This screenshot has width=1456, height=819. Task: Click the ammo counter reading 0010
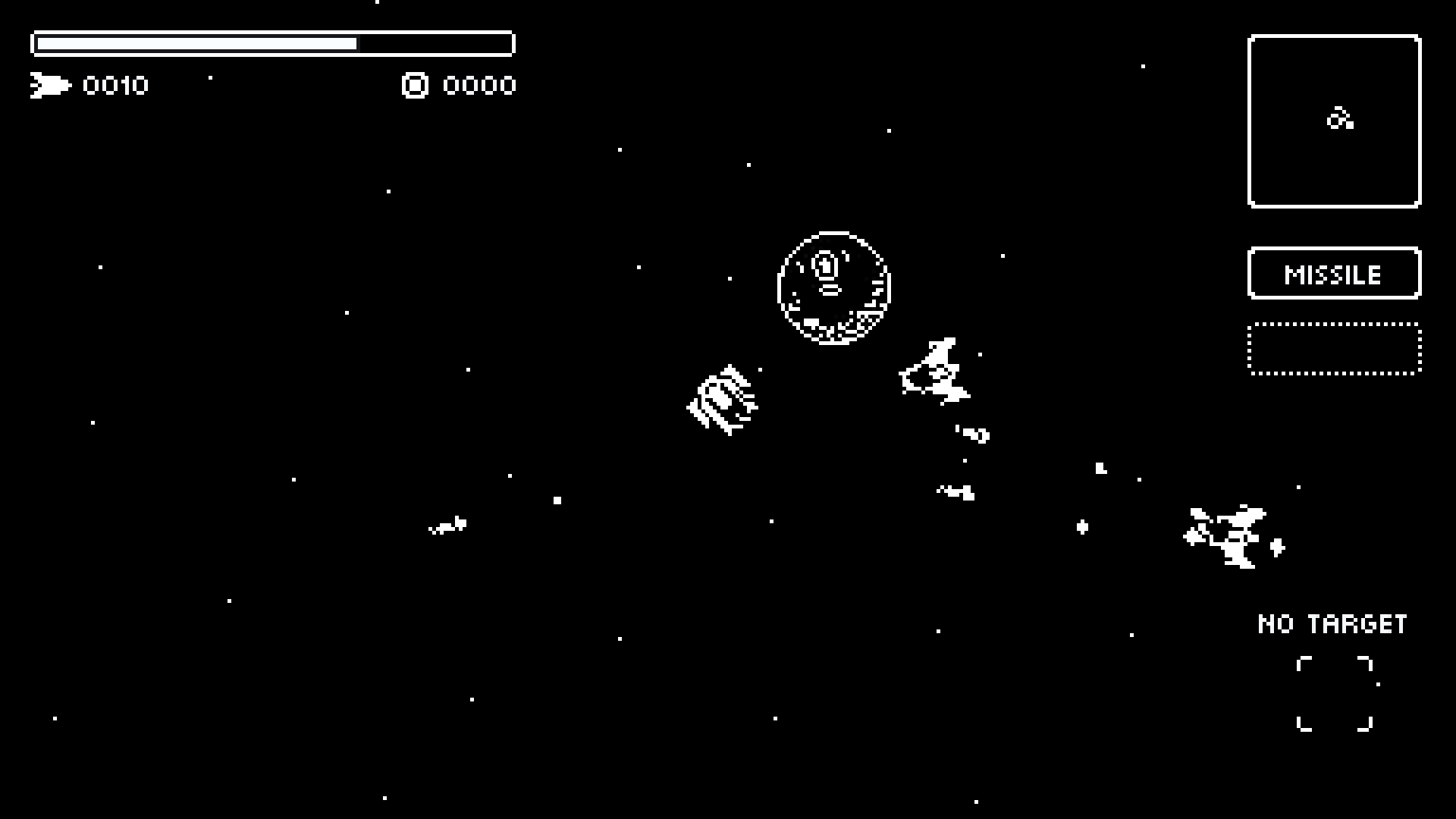115,85
